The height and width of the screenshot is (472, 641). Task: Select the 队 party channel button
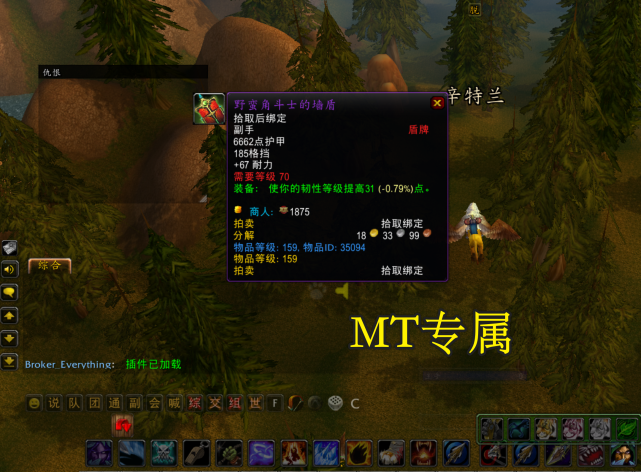coord(74,403)
